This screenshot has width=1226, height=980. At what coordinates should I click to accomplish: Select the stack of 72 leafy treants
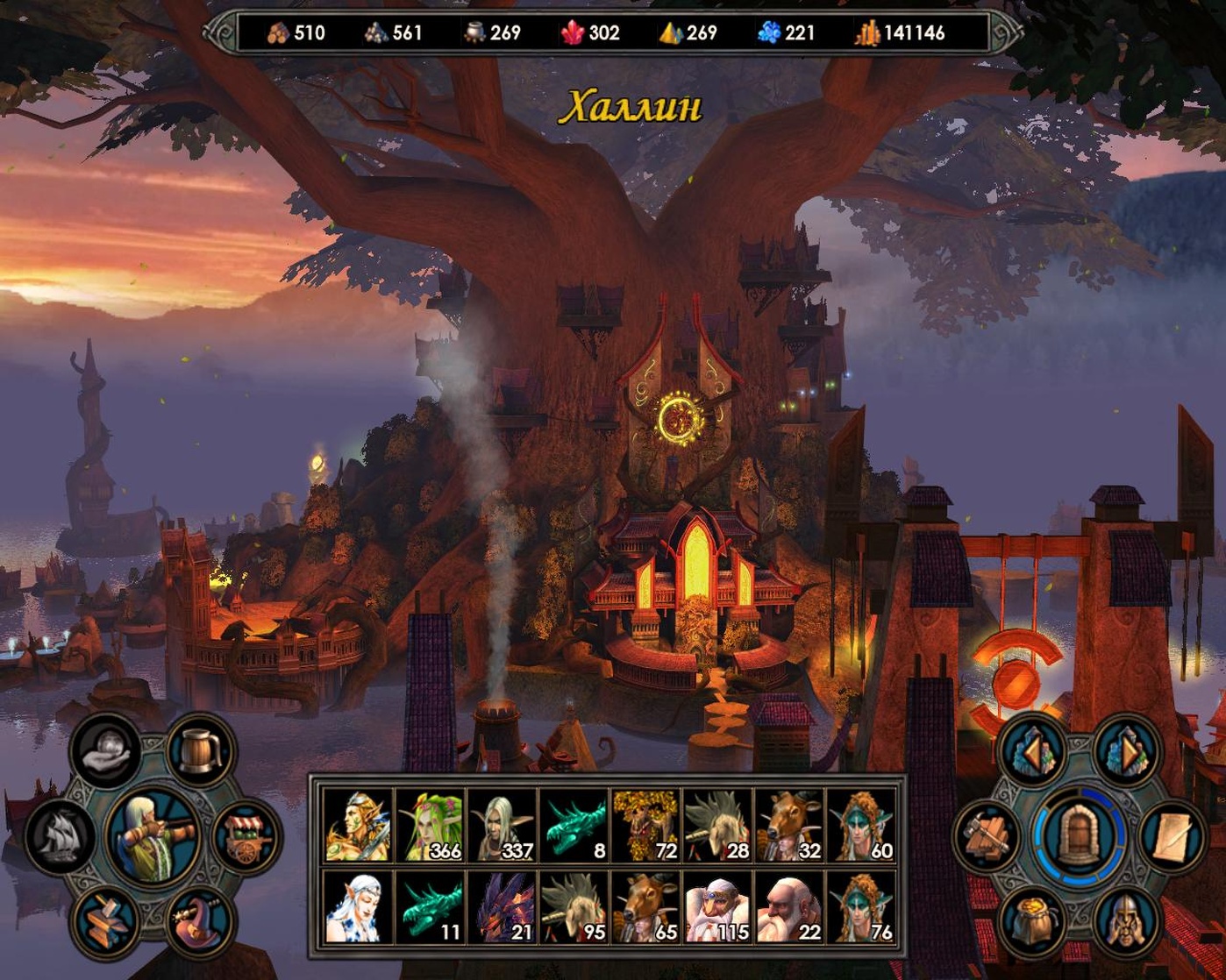click(645, 826)
